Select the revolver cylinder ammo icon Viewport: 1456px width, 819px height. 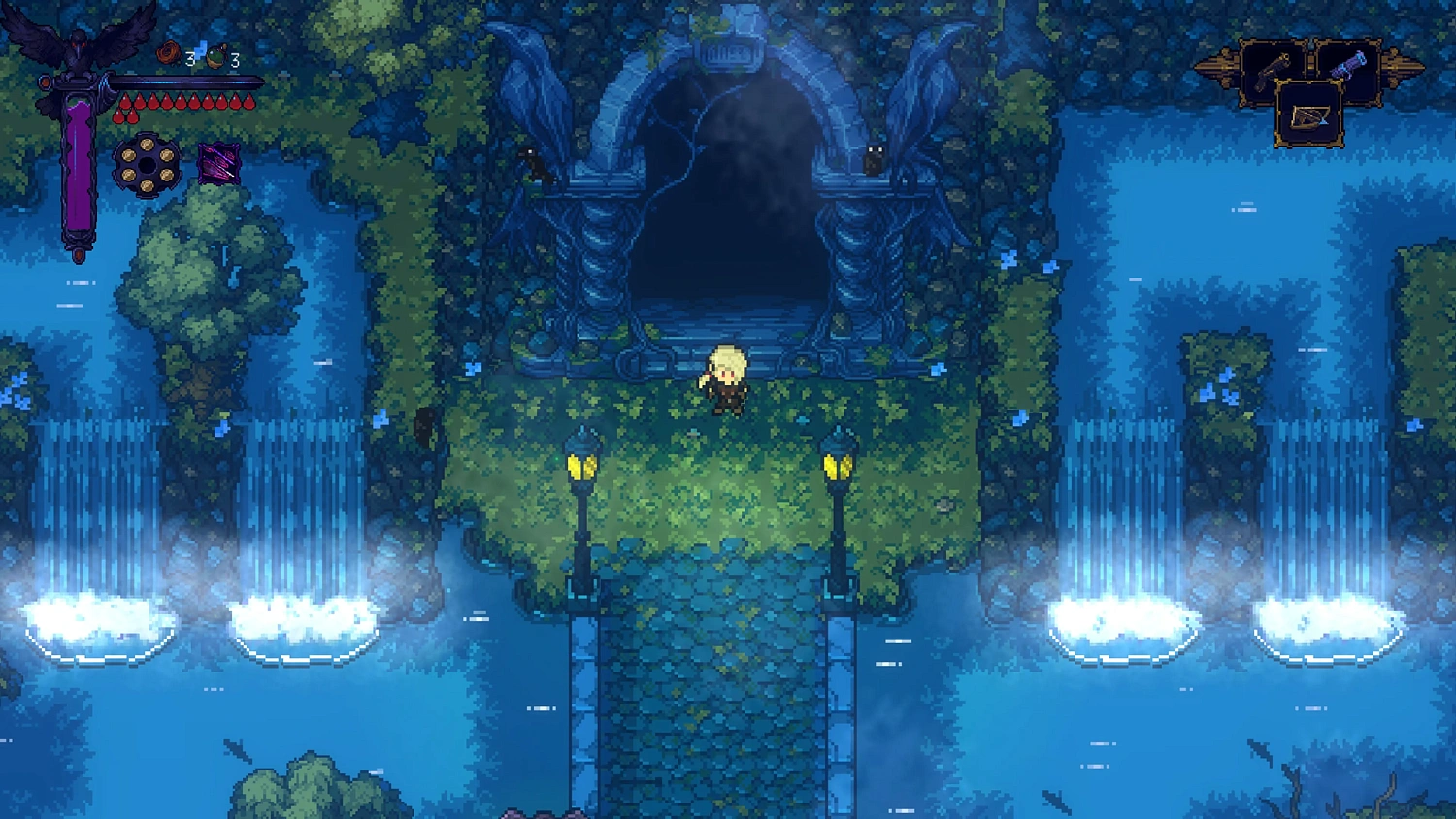coord(148,163)
